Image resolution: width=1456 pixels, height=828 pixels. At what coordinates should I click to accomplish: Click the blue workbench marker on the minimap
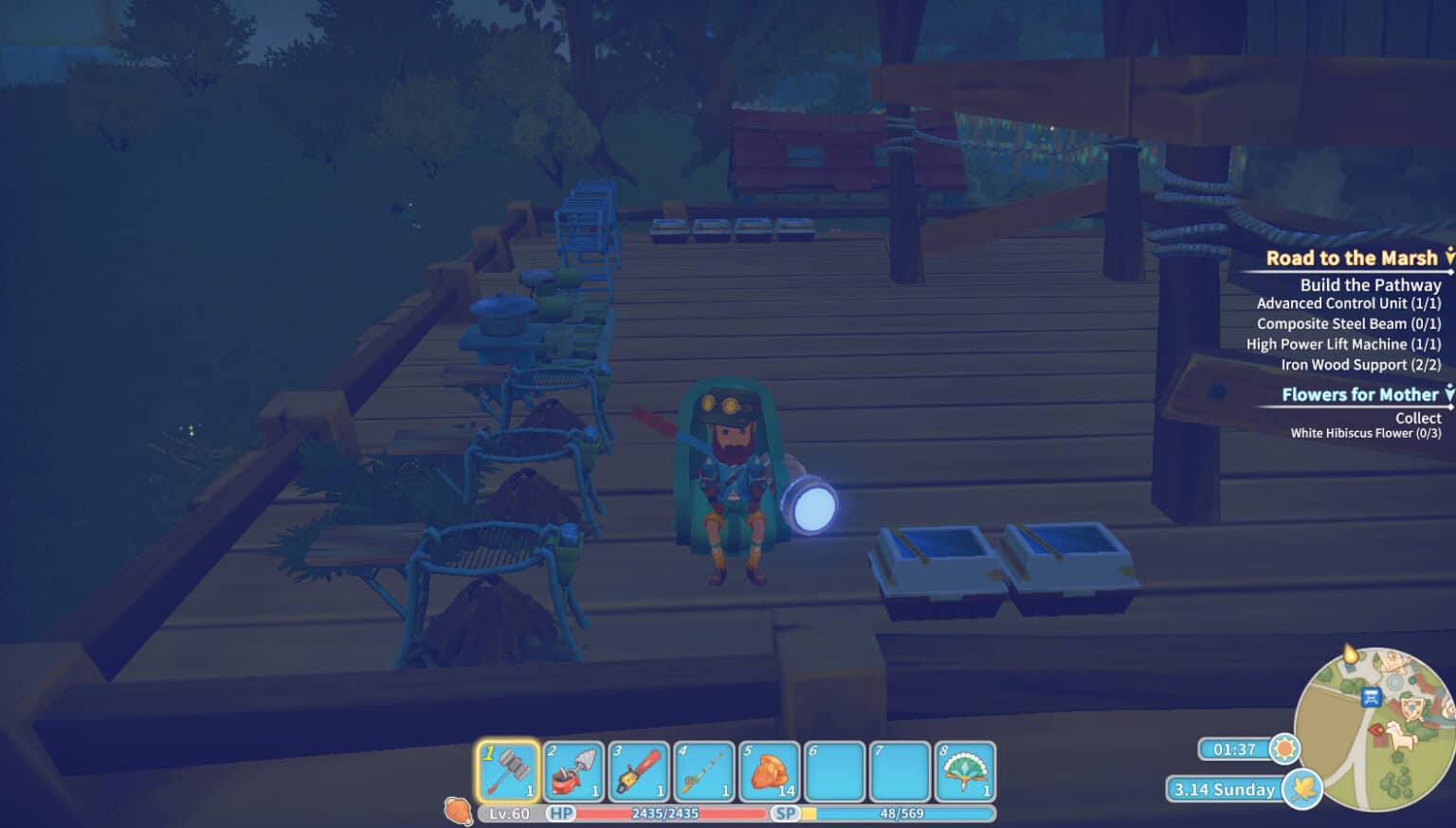[1371, 697]
